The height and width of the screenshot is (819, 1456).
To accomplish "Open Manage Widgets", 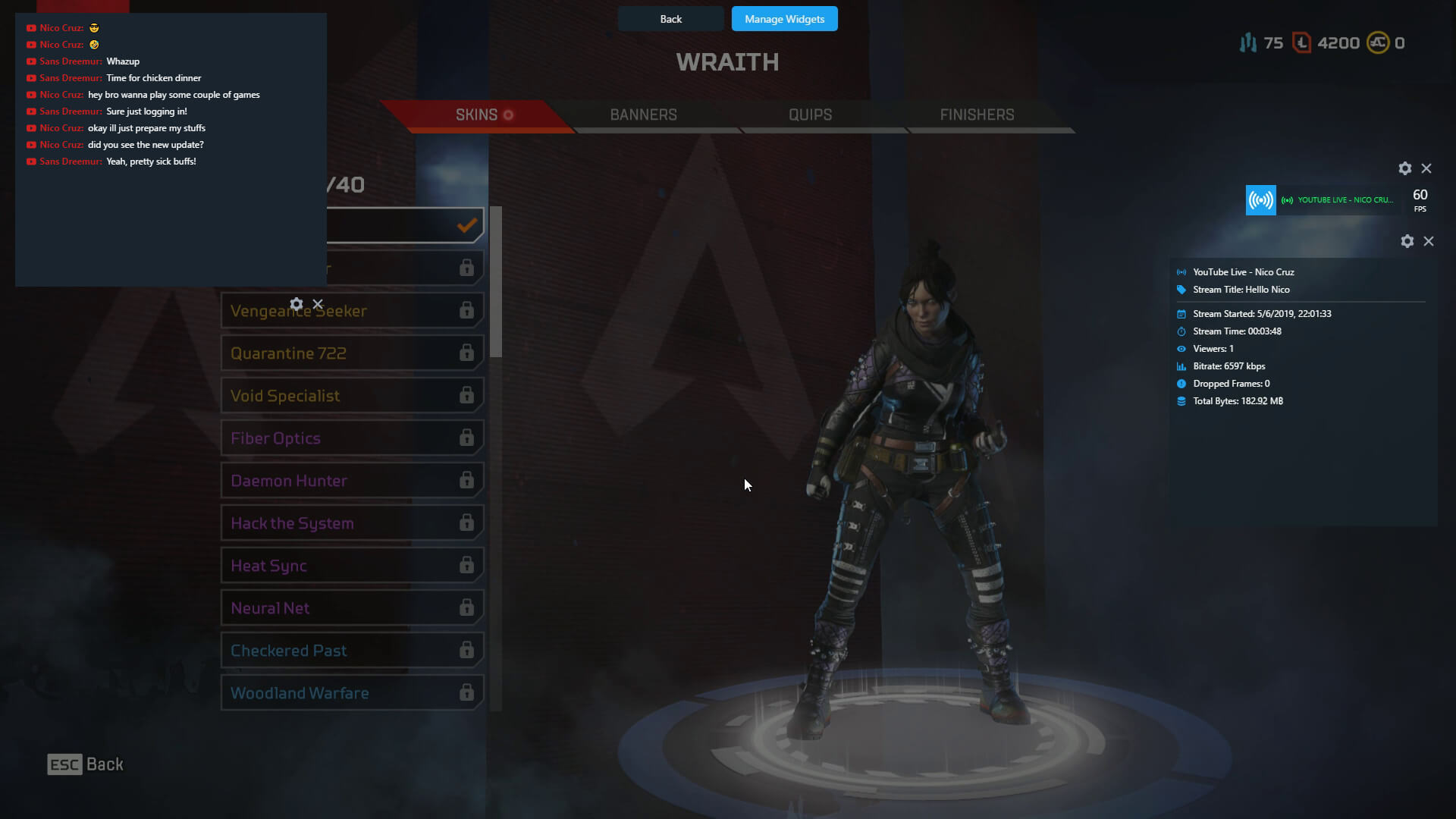I will [784, 19].
